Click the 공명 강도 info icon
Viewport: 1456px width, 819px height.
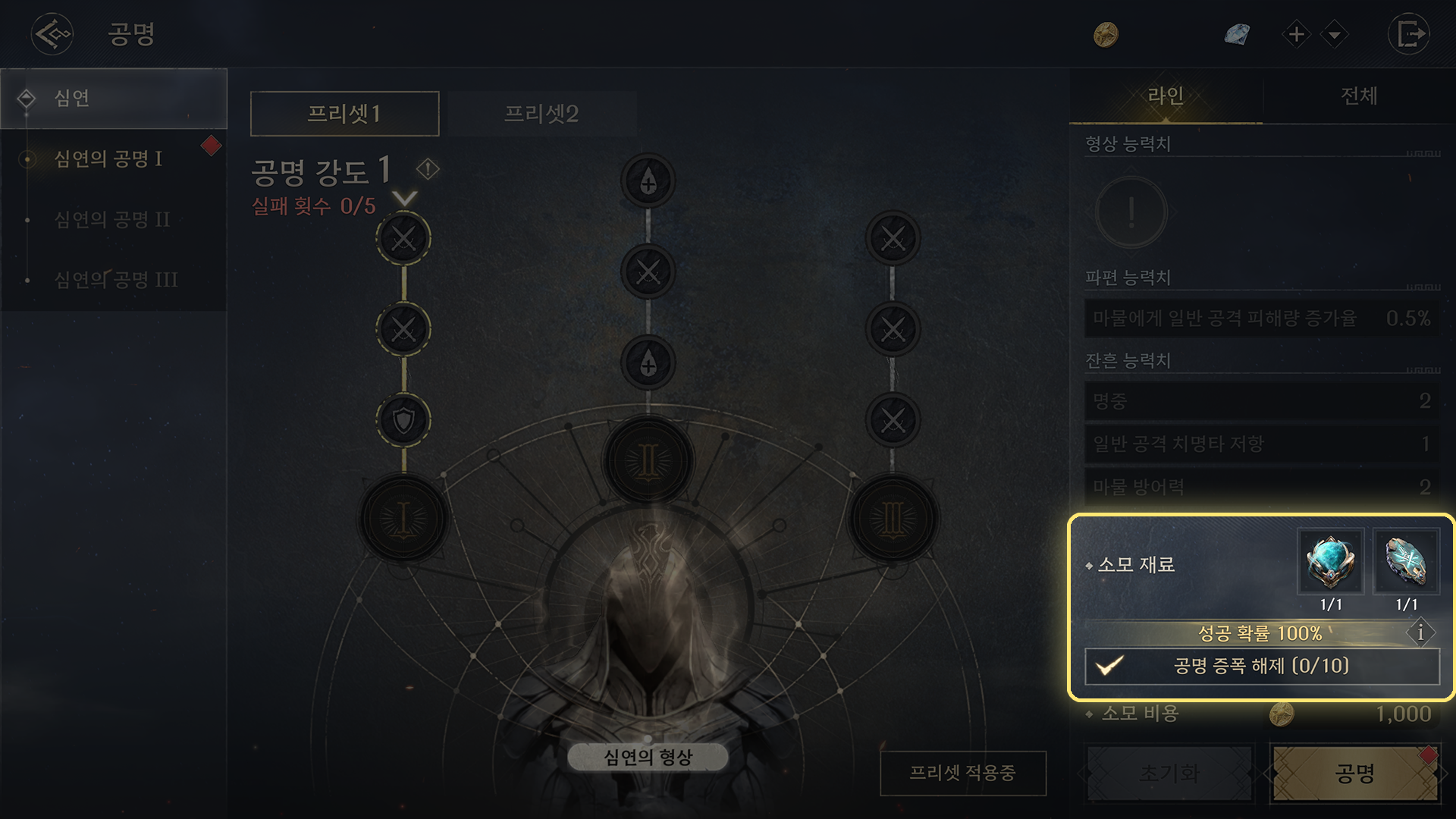pyautogui.click(x=428, y=169)
